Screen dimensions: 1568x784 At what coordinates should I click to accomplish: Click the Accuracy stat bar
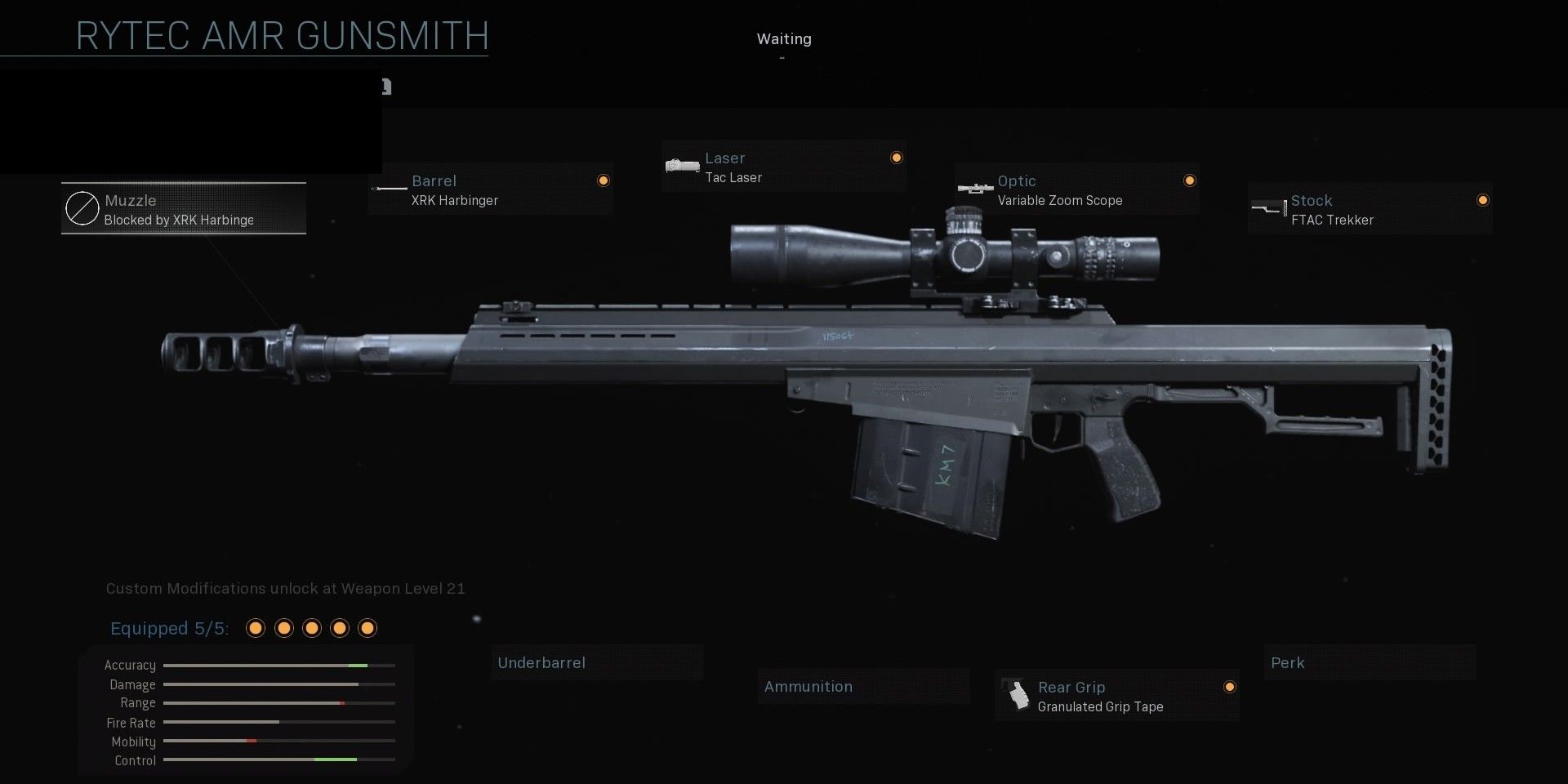point(278,665)
